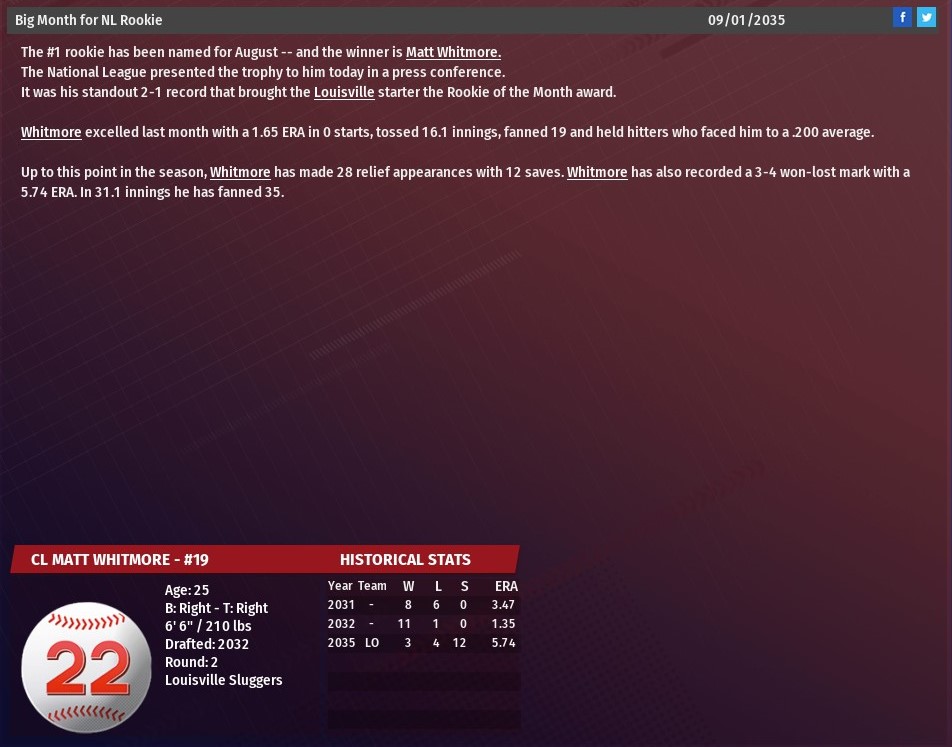Image resolution: width=952 pixels, height=747 pixels.
Task: Choose Whitmore link before 'has also recorded'
Action: pos(597,172)
